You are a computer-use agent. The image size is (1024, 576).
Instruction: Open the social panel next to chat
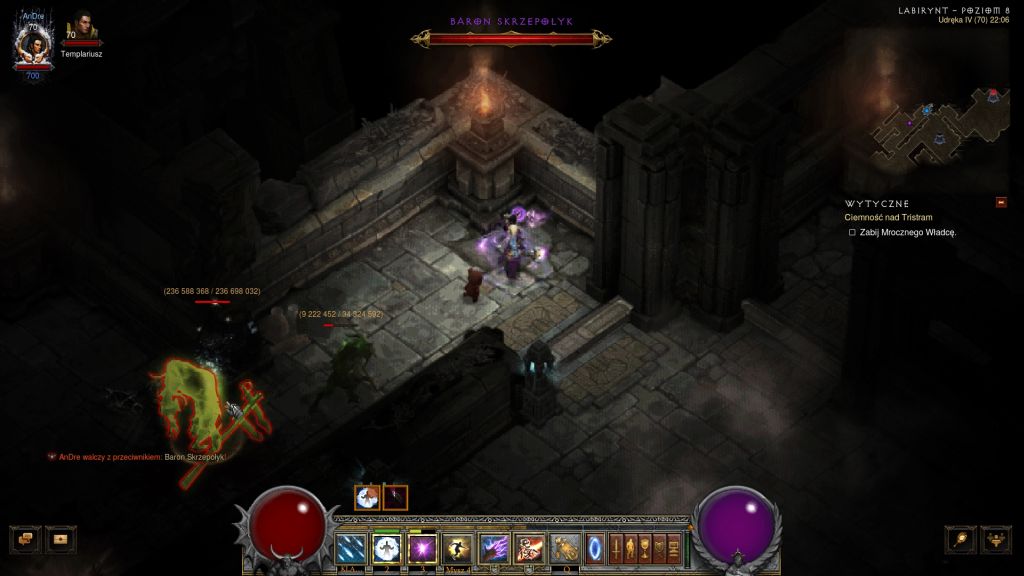pos(60,539)
